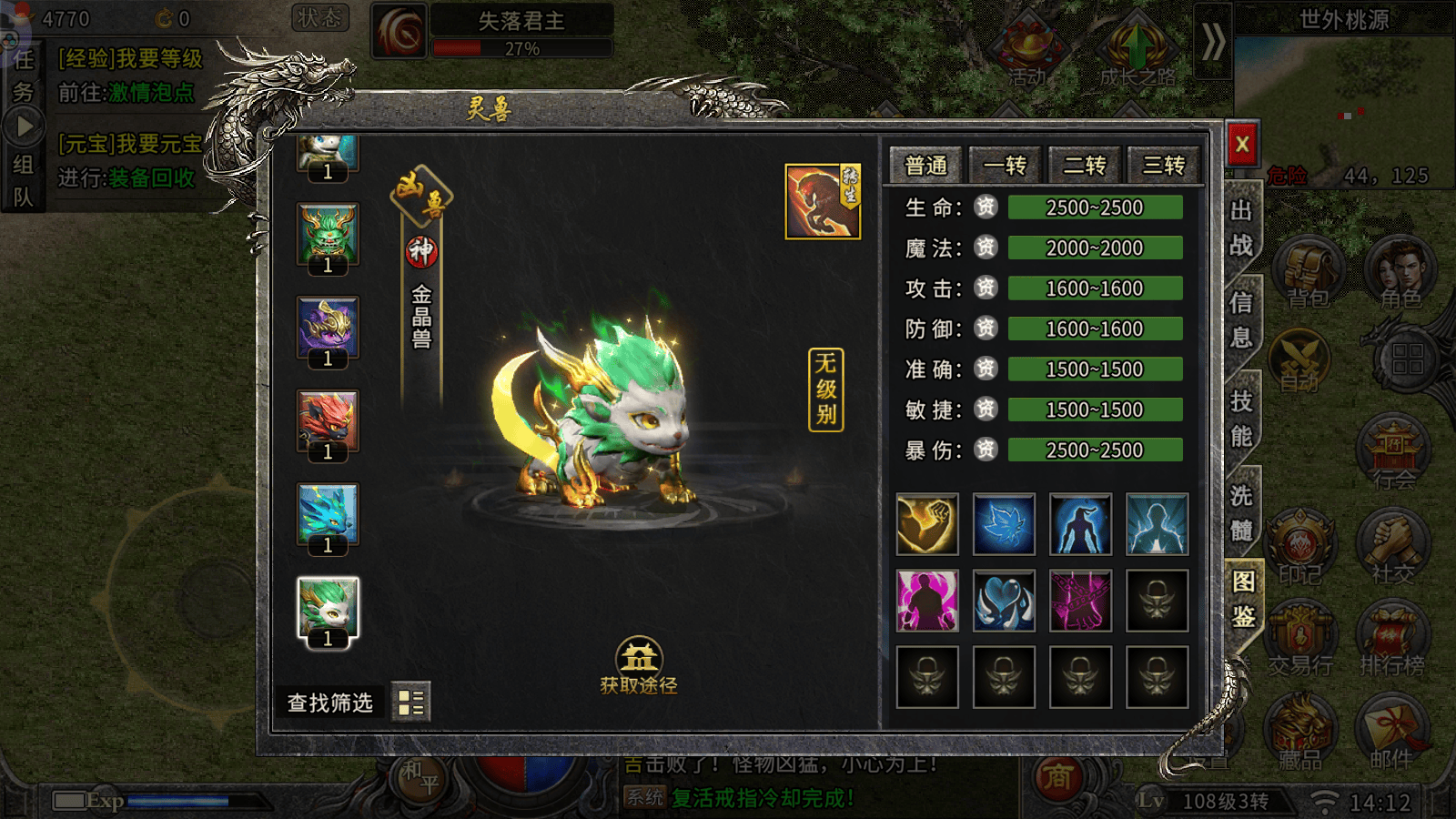The width and height of the screenshot is (1456, 819).
Task: View the blue heart skill icon
Action: pos(1004,601)
